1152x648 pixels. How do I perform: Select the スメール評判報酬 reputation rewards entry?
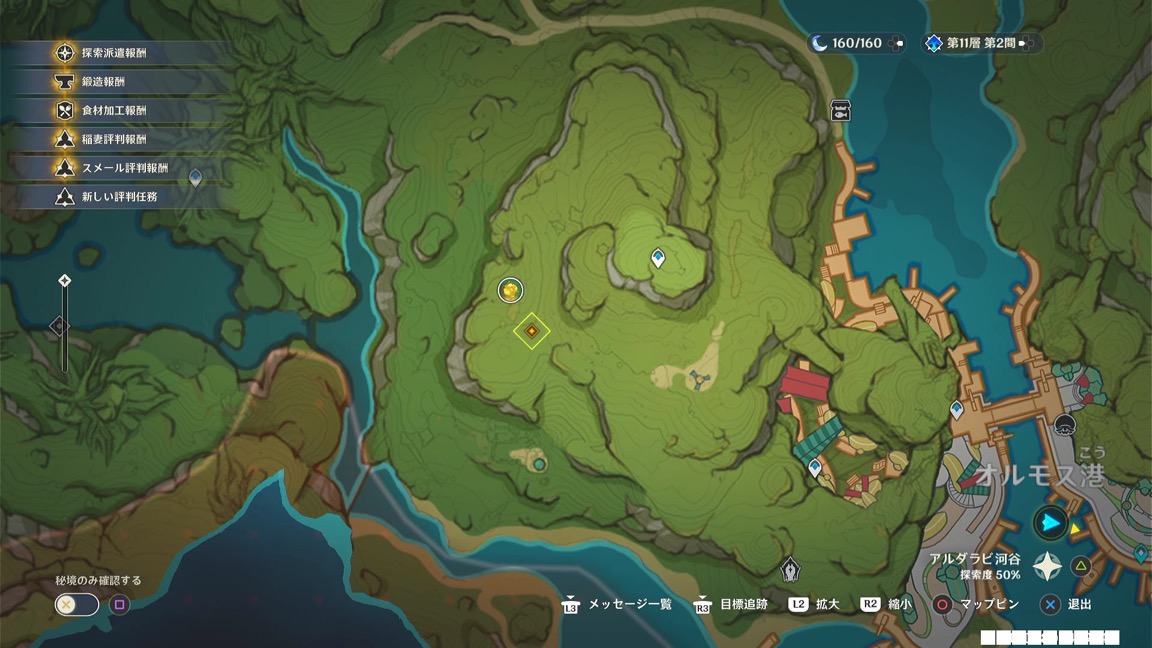[124, 168]
